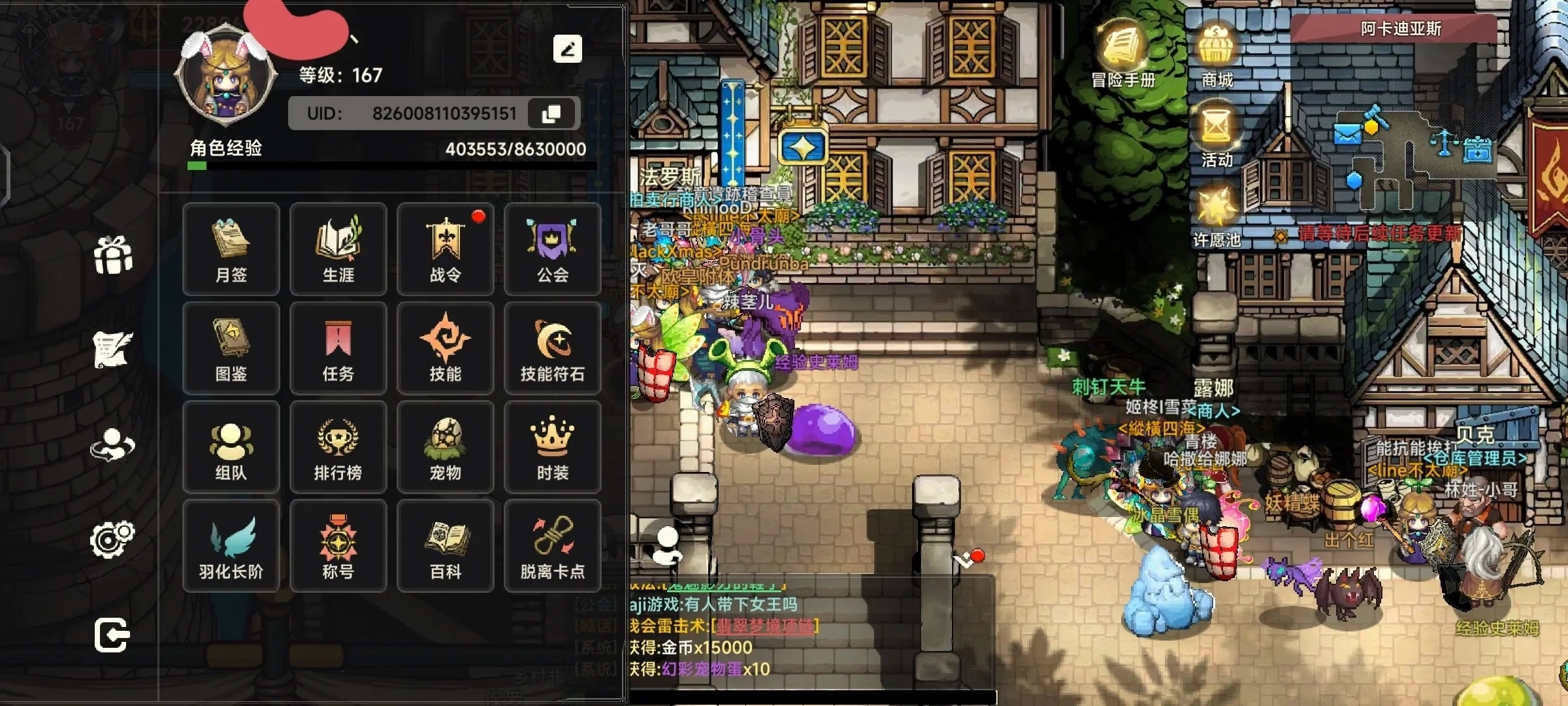Click the edit pencil icon by the name

pos(567,49)
